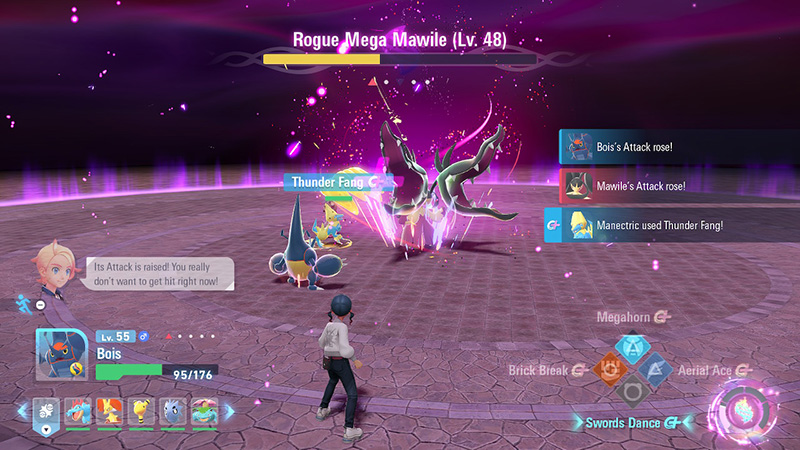Trigger the Mega Evolution gauge icon
This screenshot has width=800, height=450.
(743, 412)
